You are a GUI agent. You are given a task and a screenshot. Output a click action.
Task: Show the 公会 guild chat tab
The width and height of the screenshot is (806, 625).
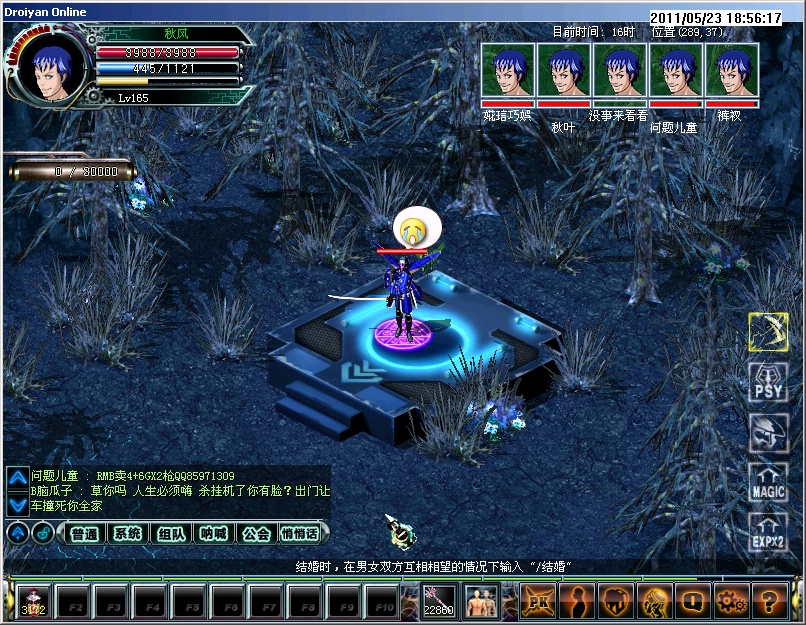click(256, 534)
